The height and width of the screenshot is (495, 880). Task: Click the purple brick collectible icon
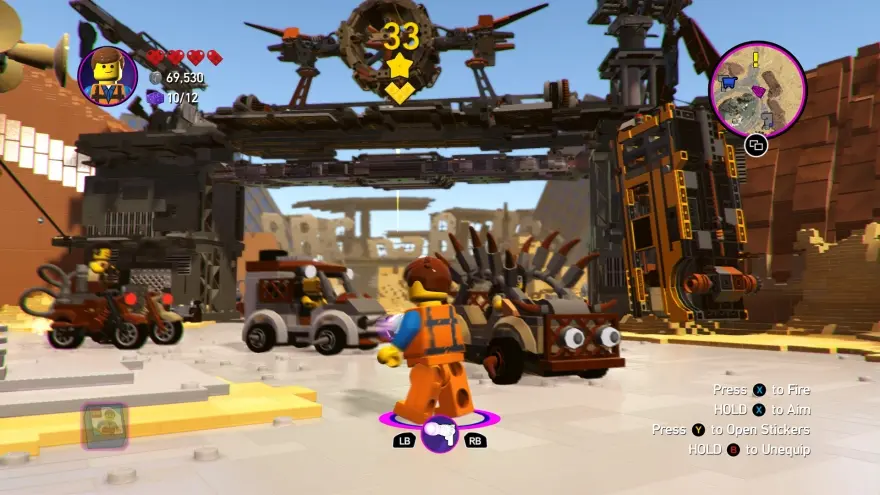155,97
